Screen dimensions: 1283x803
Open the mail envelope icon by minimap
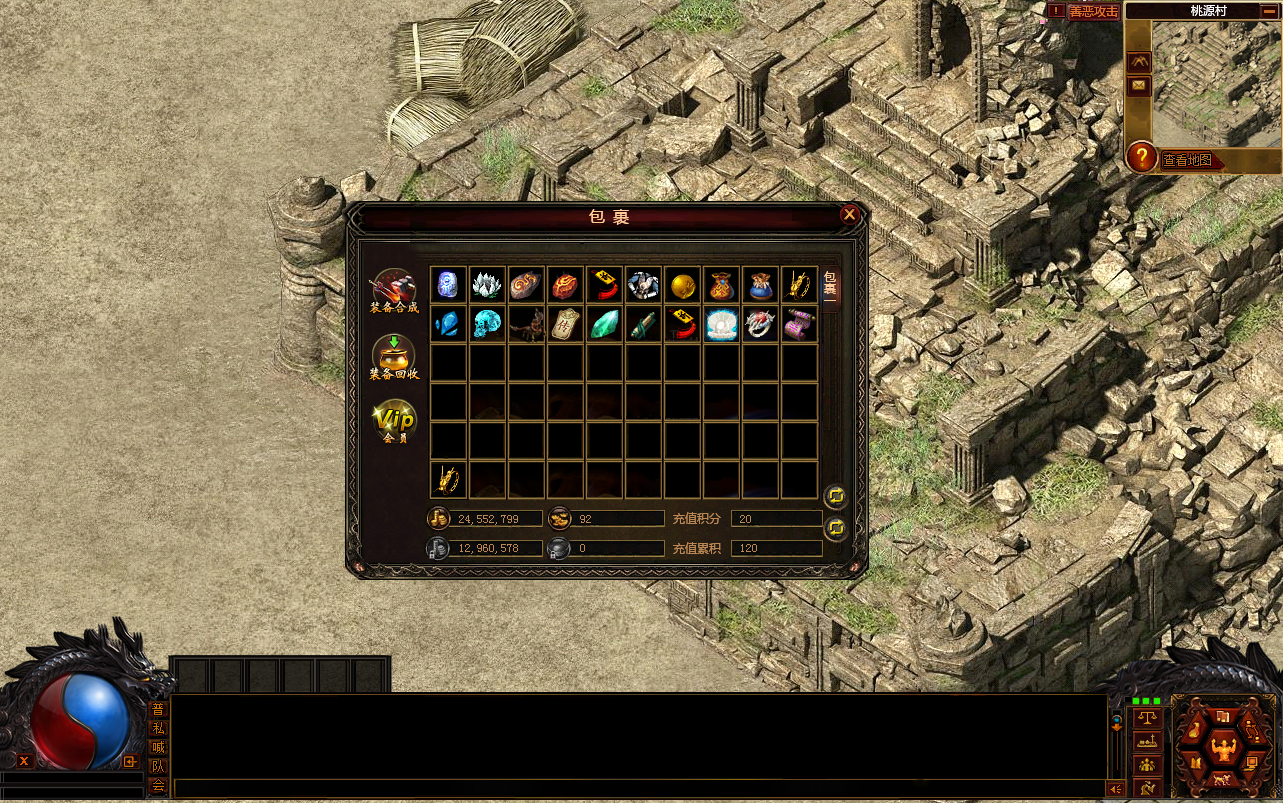click(x=1139, y=86)
